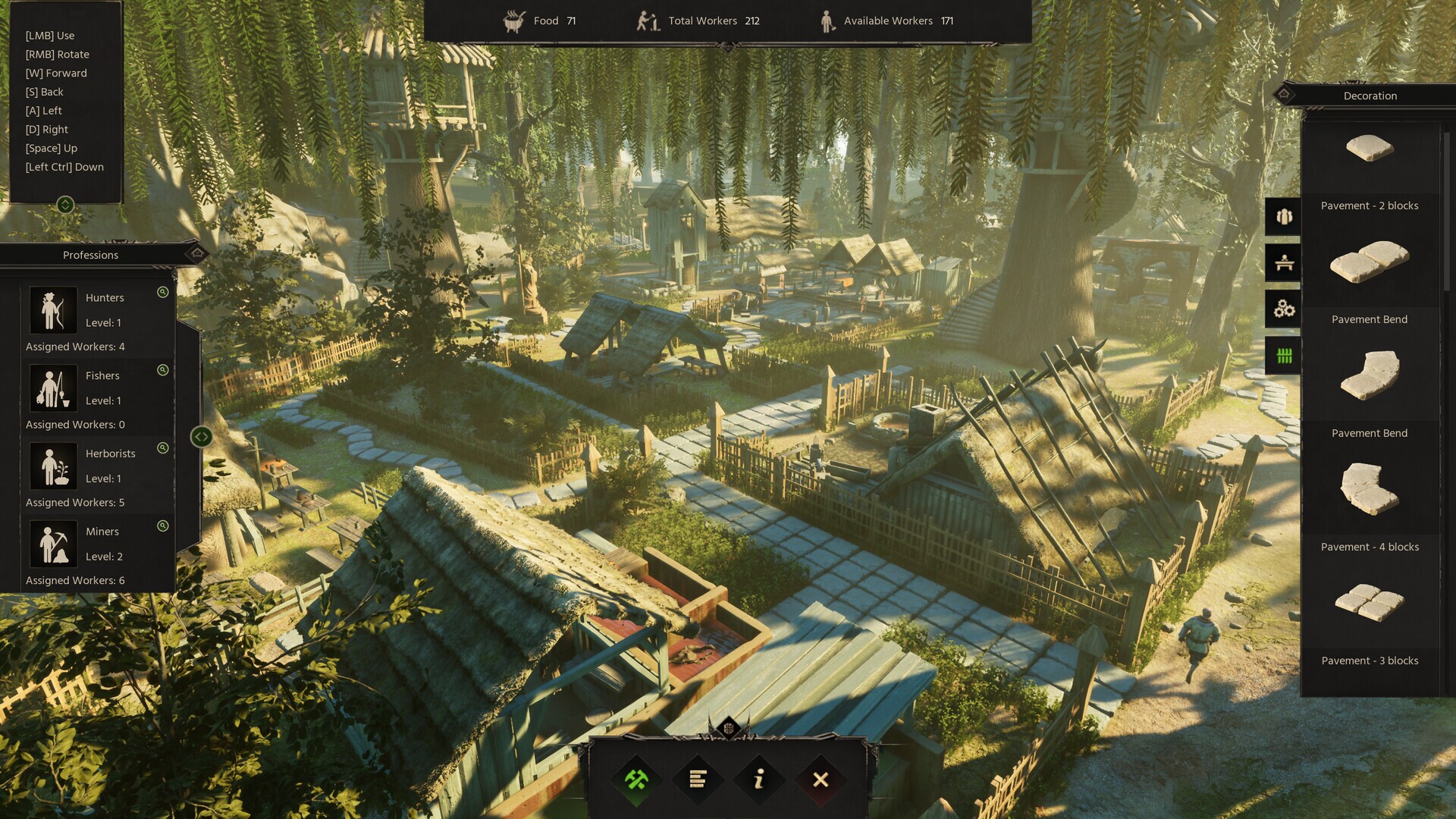Expand the Professions panel via side arrow
The height and width of the screenshot is (819, 1456).
(x=202, y=435)
